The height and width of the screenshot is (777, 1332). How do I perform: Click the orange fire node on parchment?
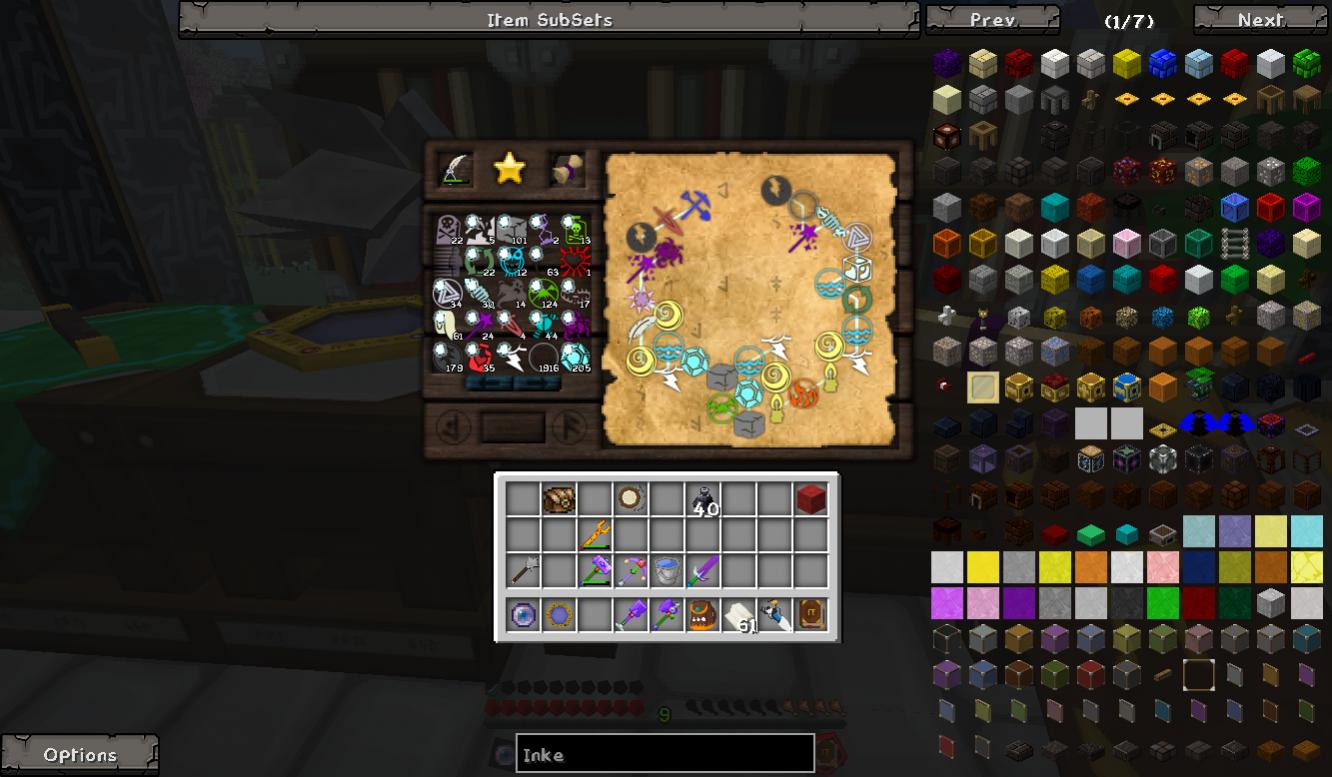pyautogui.click(x=804, y=395)
